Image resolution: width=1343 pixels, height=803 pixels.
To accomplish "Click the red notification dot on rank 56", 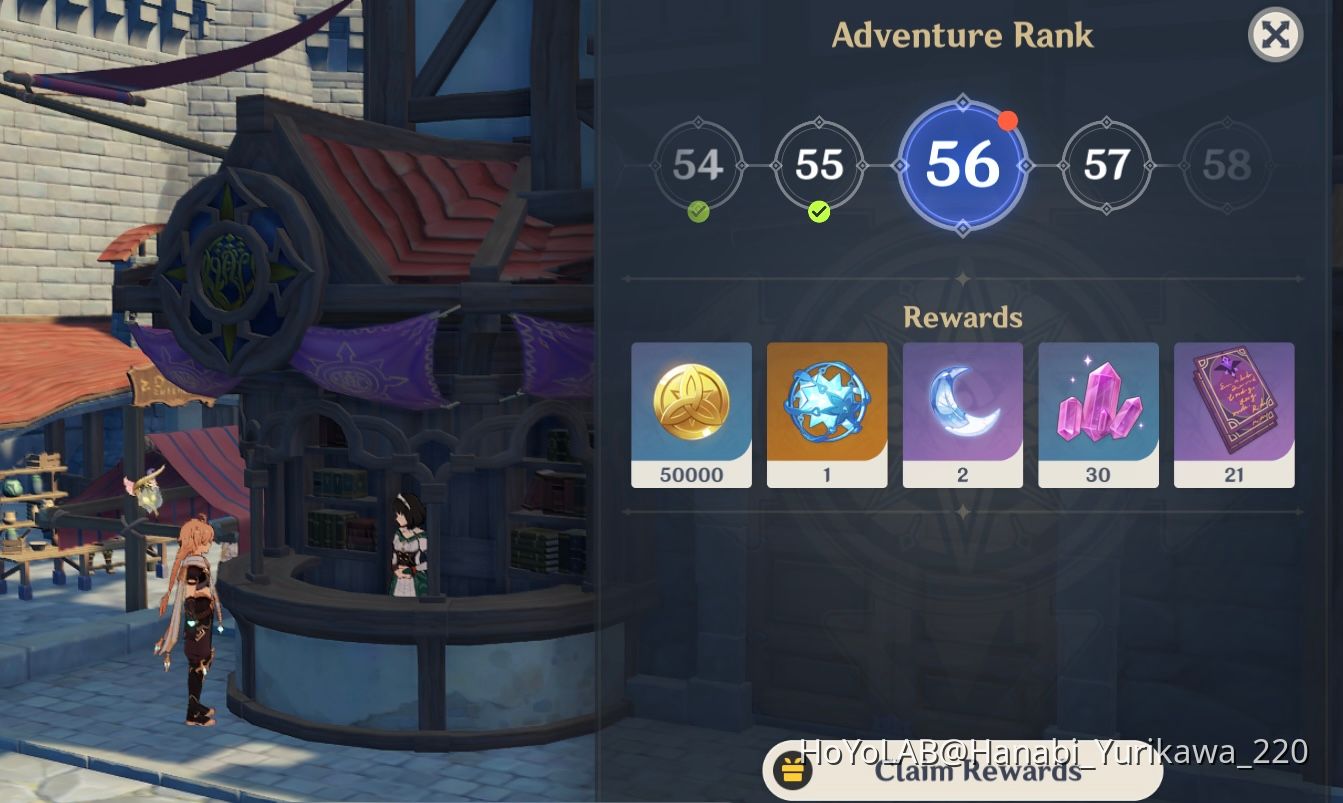I will [x=1009, y=121].
